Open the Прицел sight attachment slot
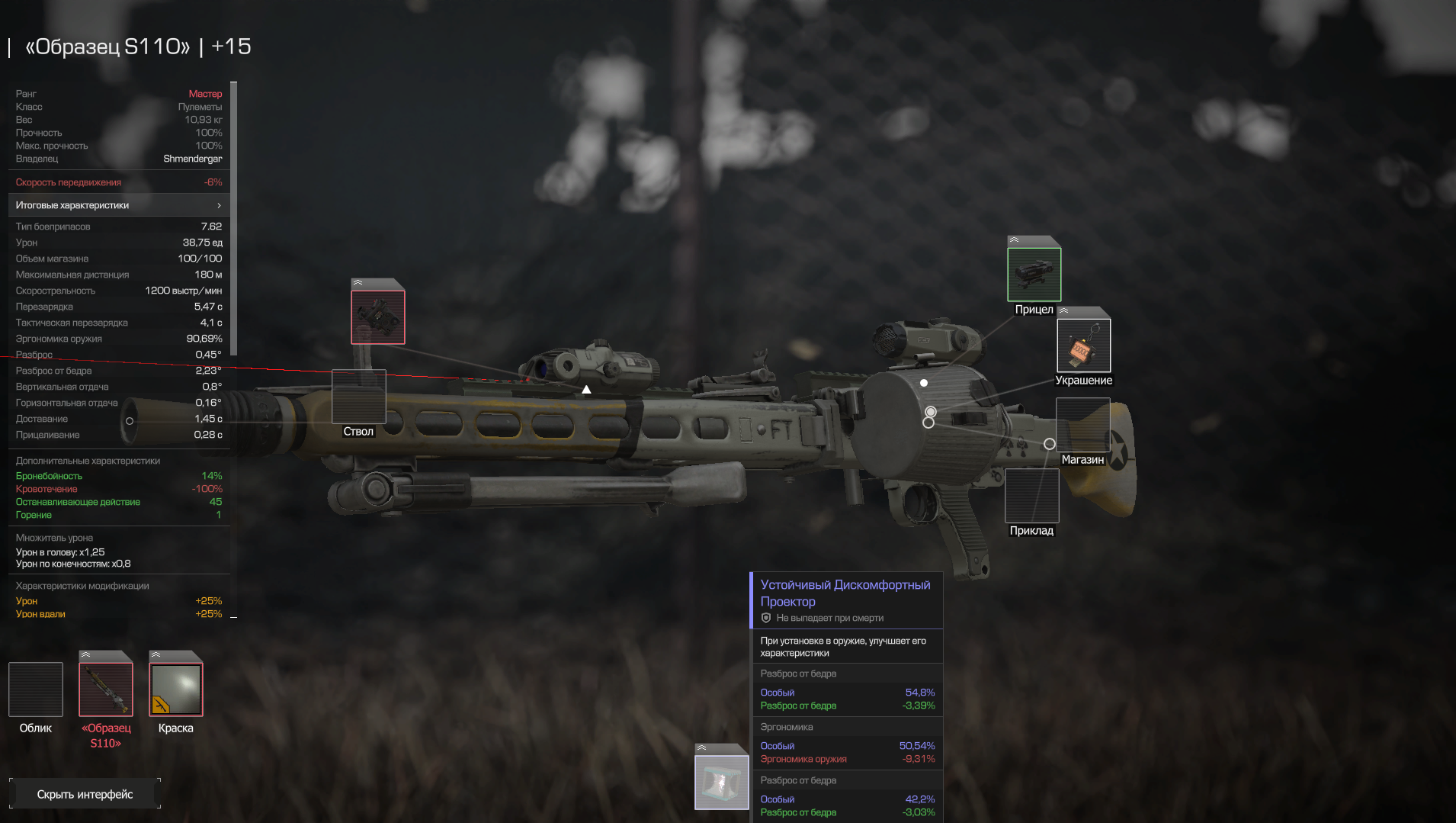This screenshot has width=1456, height=823. click(1034, 274)
